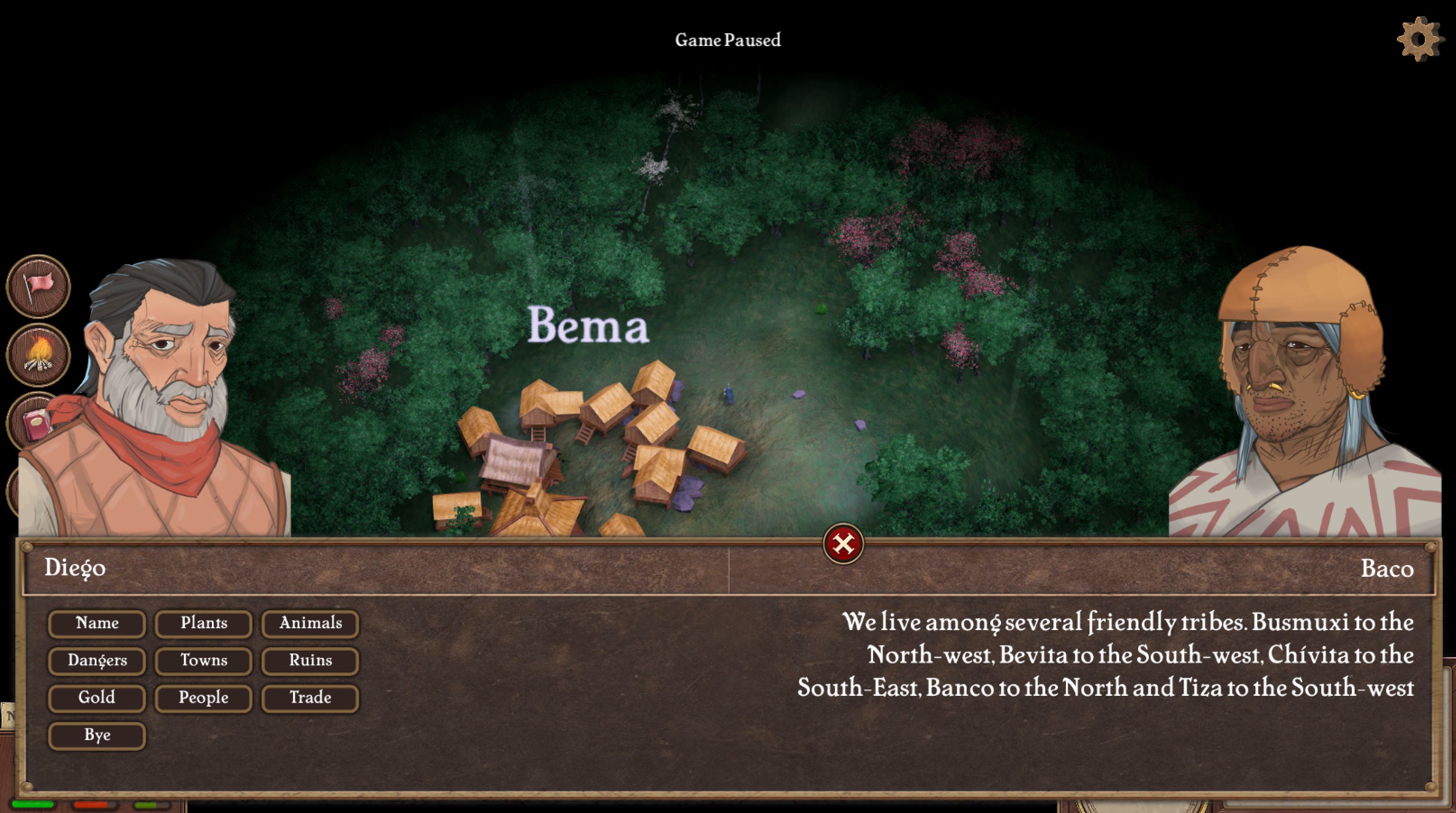Viewport: 1456px width, 813px height.
Task: Open settings with the gear icon
Action: (x=1419, y=39)
